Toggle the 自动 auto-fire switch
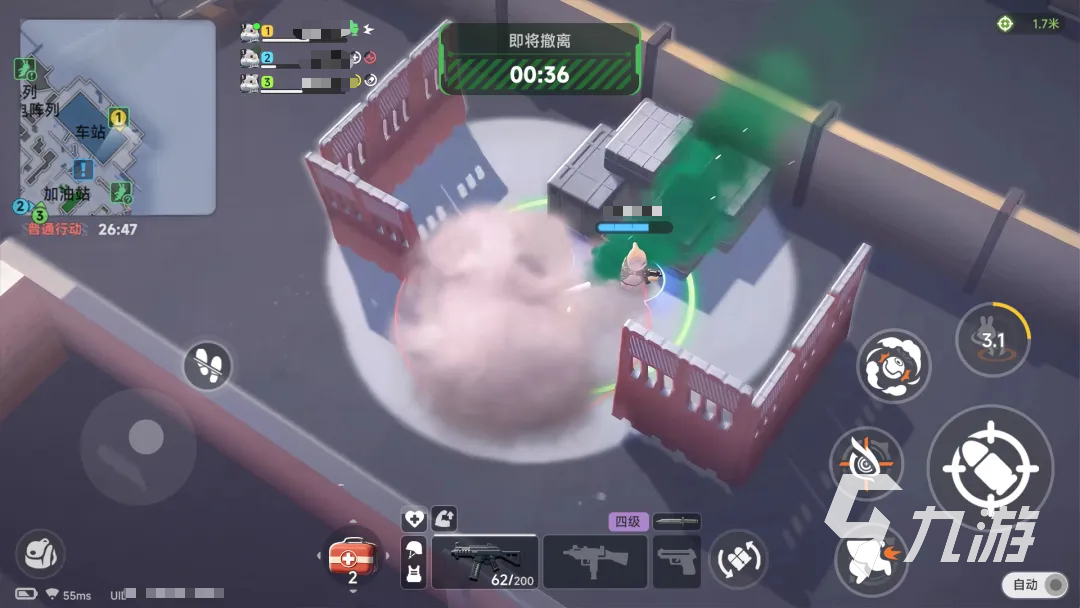Image resolution: width=1080 pixels, height=608 pixels. (x=1039, y=585)
